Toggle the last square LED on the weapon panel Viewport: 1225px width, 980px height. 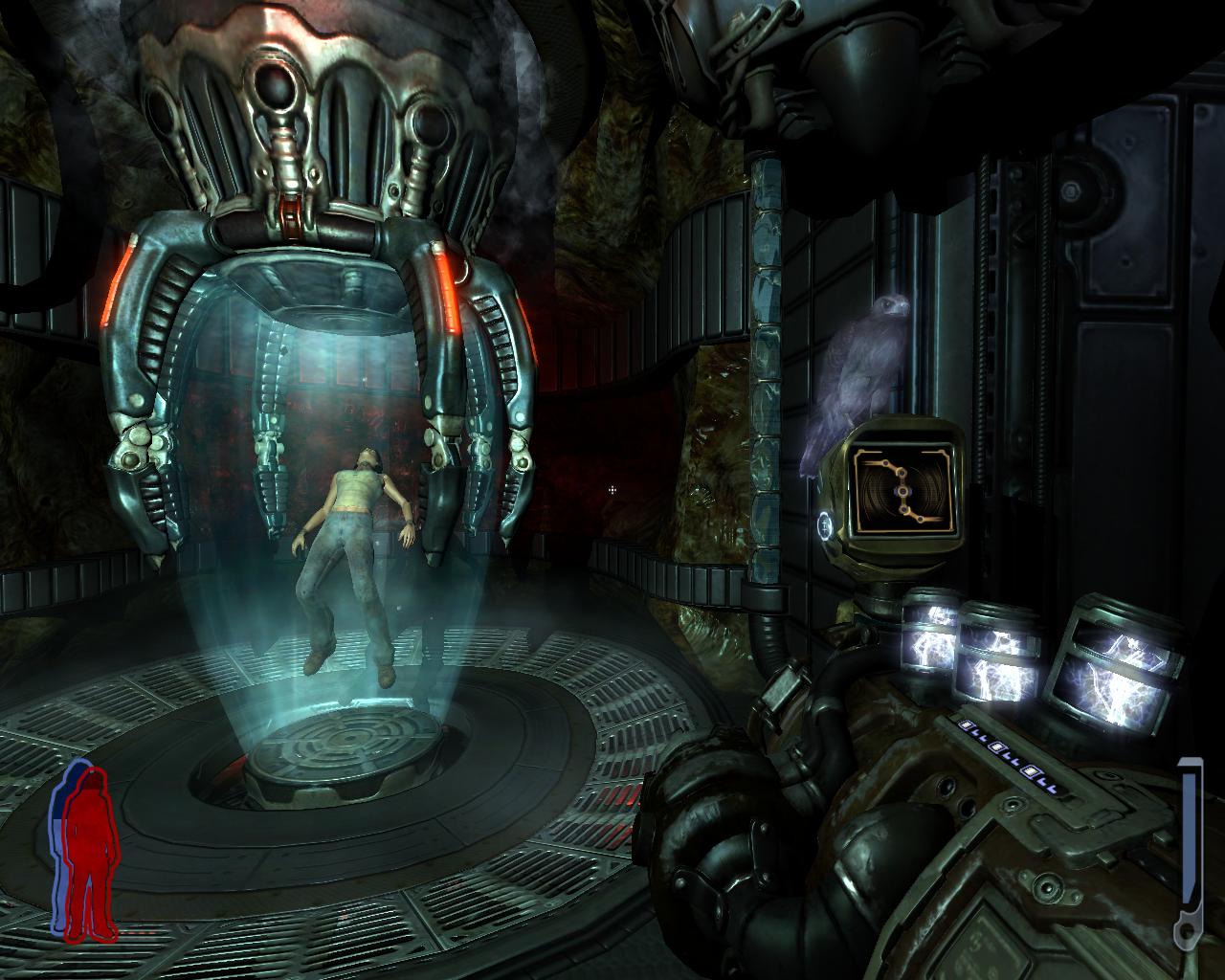[x=1032, y=771]
